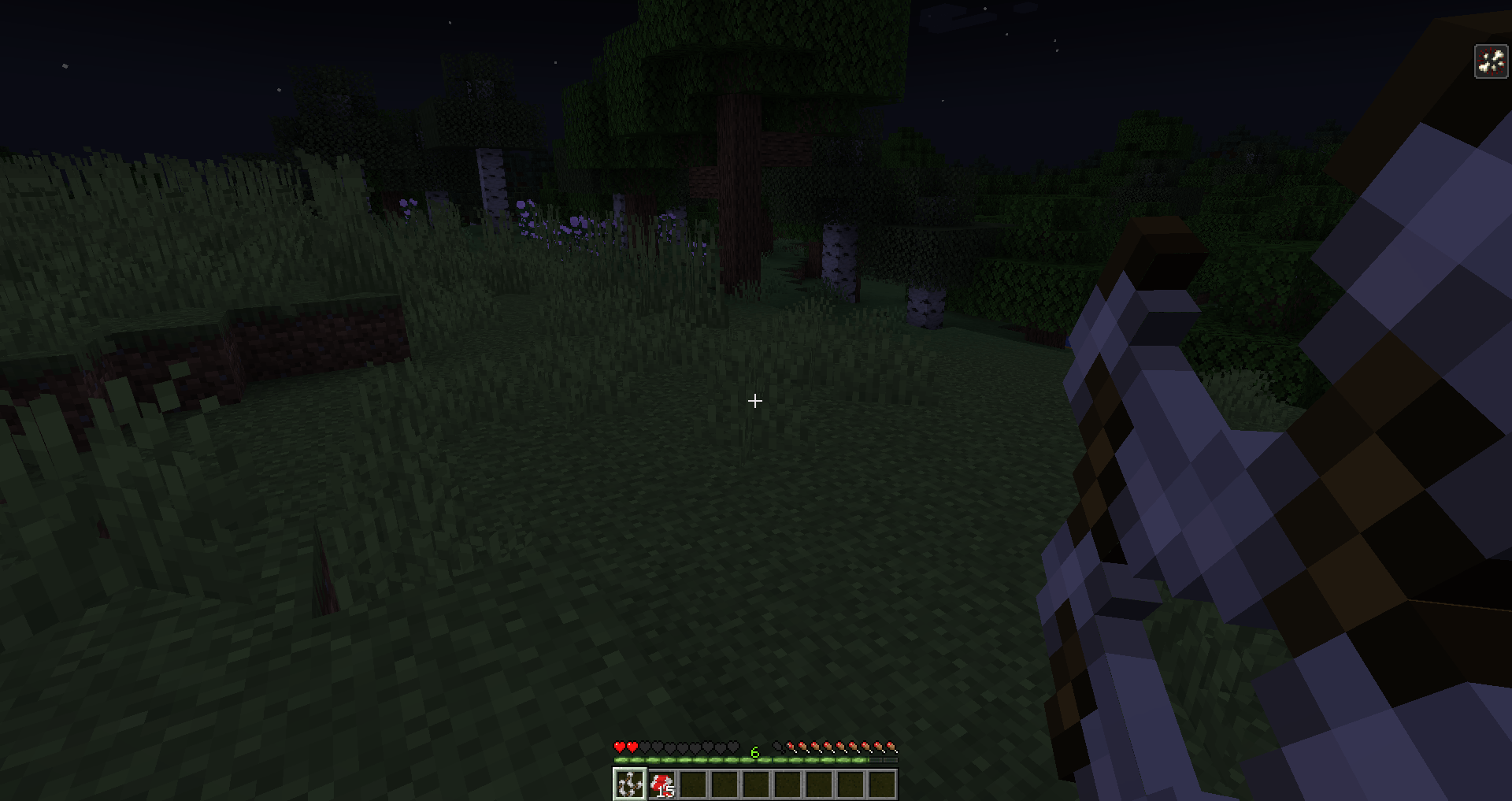Click the item count 15 on the stack

tap(665, 792)
